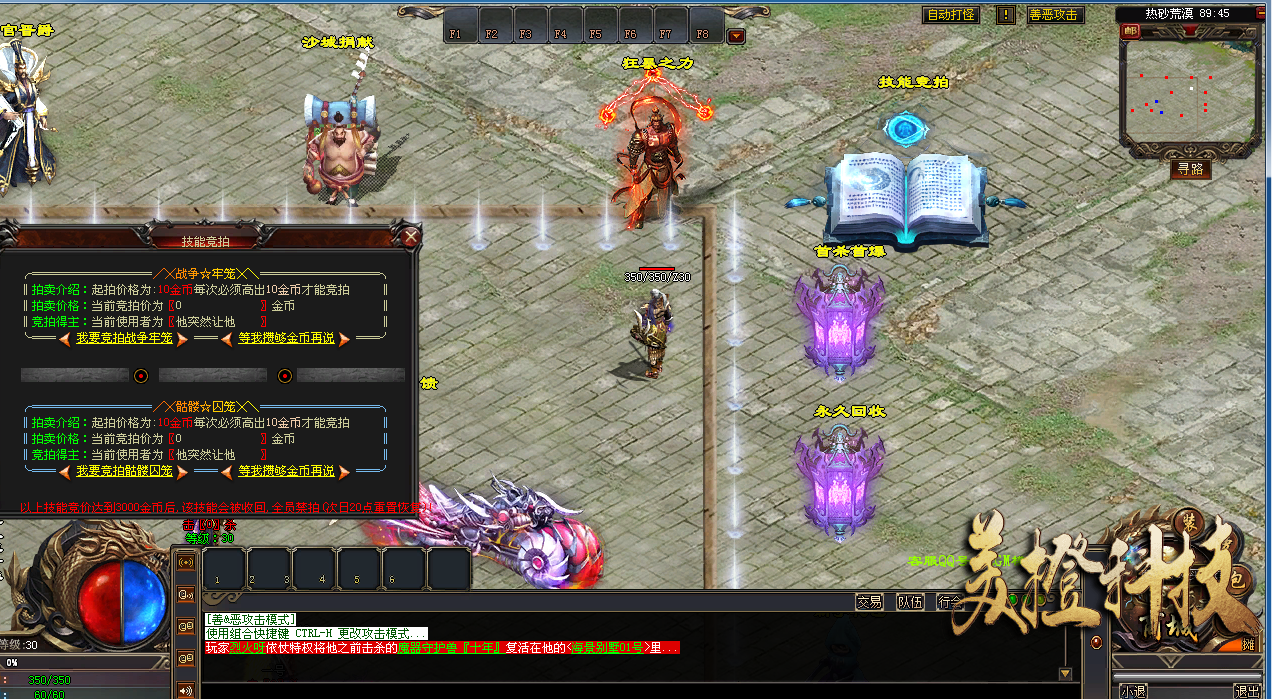Choose 我要竞拍骷髅囚笼 bid option

click(125, 471)
